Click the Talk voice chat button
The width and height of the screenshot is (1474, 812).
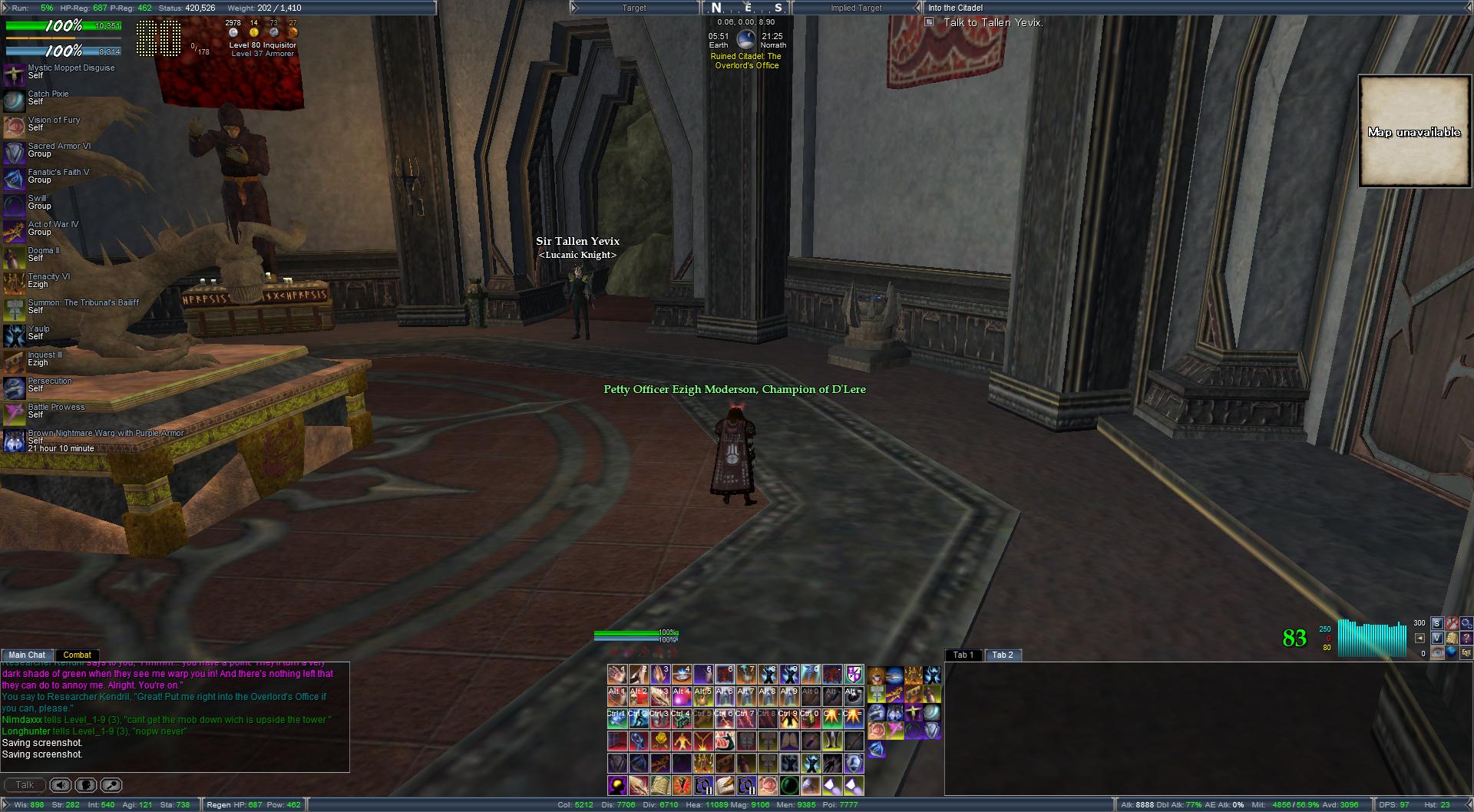point(25,785)
